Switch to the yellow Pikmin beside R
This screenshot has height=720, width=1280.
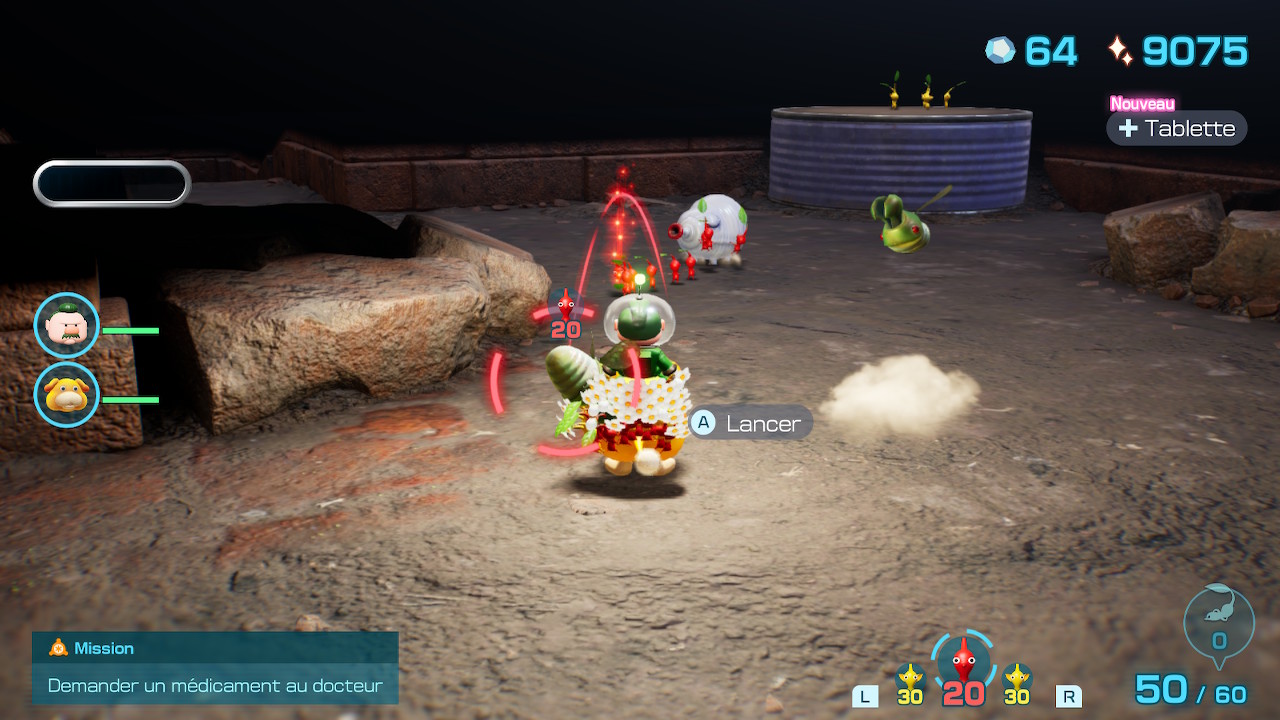point(1017,682)
